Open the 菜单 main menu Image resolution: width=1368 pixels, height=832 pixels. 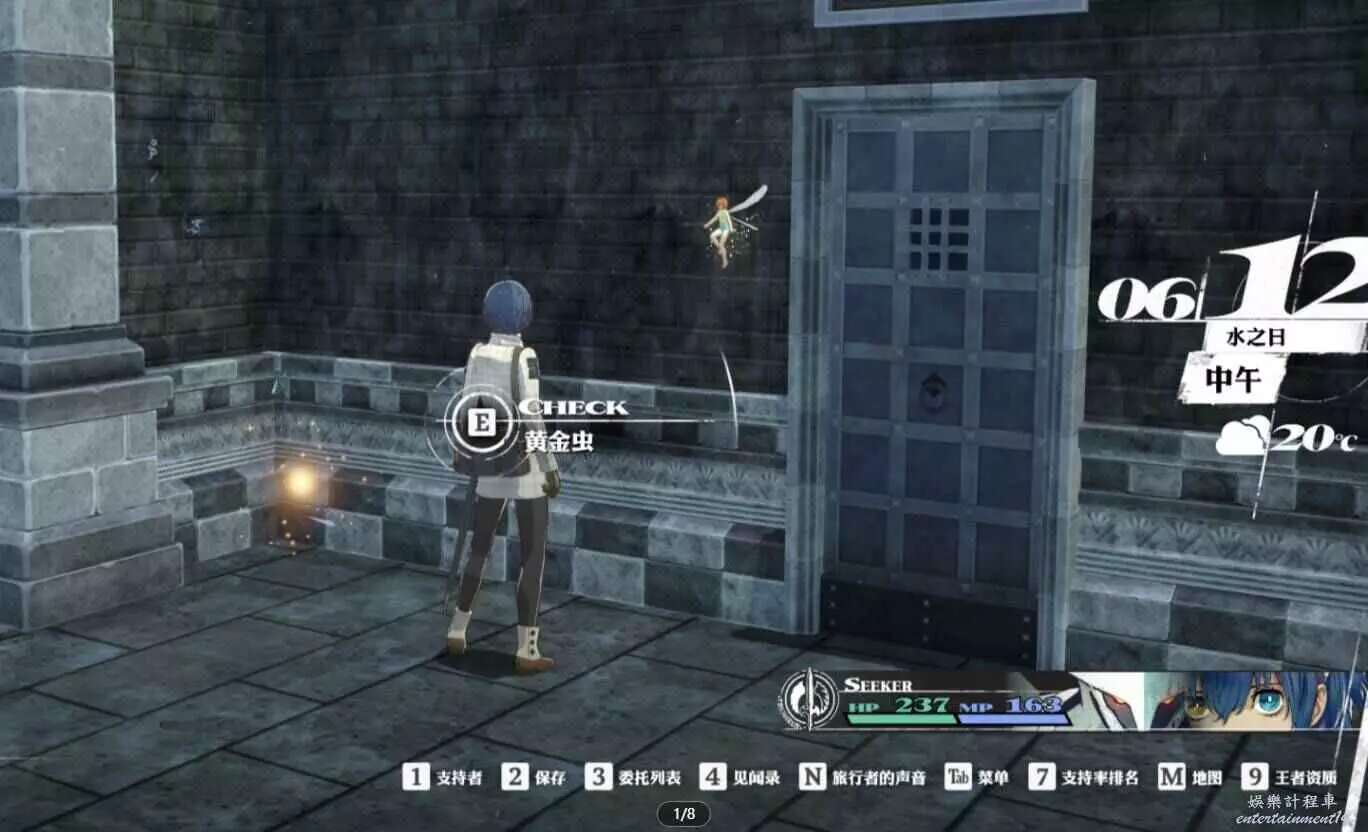point(977,777)
